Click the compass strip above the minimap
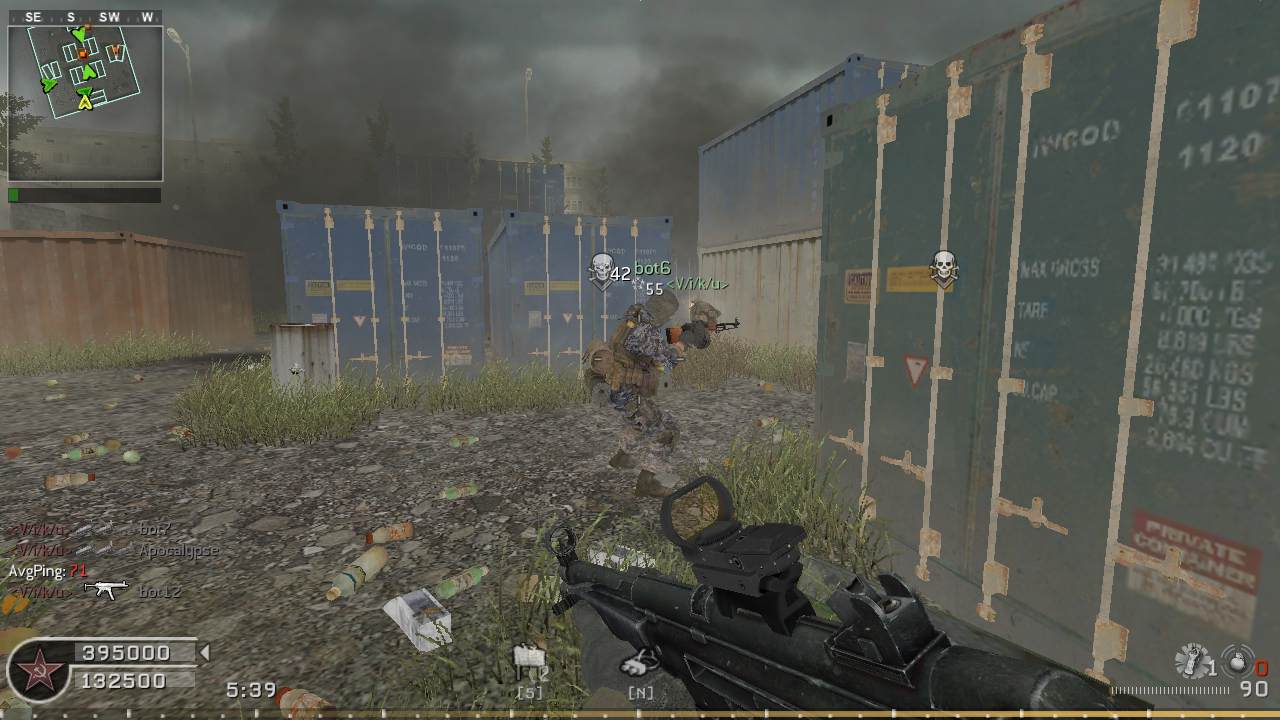 (x=85, y=17)
